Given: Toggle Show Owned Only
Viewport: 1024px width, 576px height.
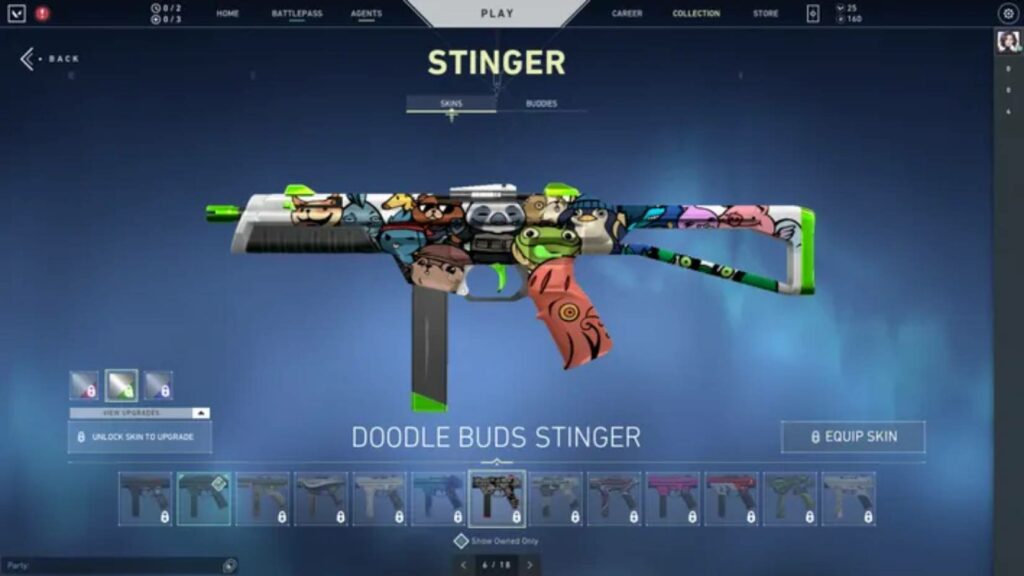Looking at the screenshot, I should click(x=461, y=541).
